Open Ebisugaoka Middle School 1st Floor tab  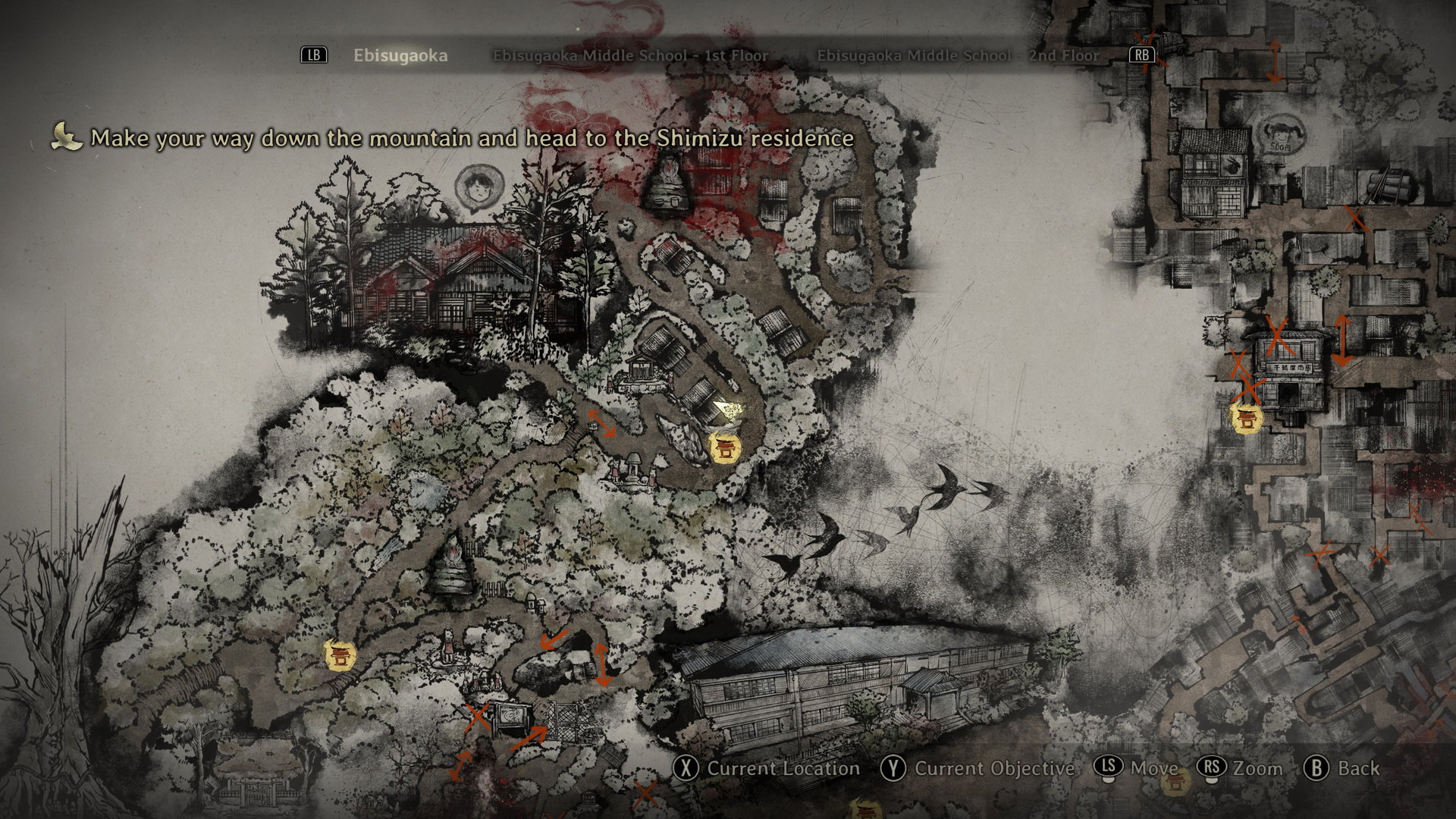[x=630, y=55]
